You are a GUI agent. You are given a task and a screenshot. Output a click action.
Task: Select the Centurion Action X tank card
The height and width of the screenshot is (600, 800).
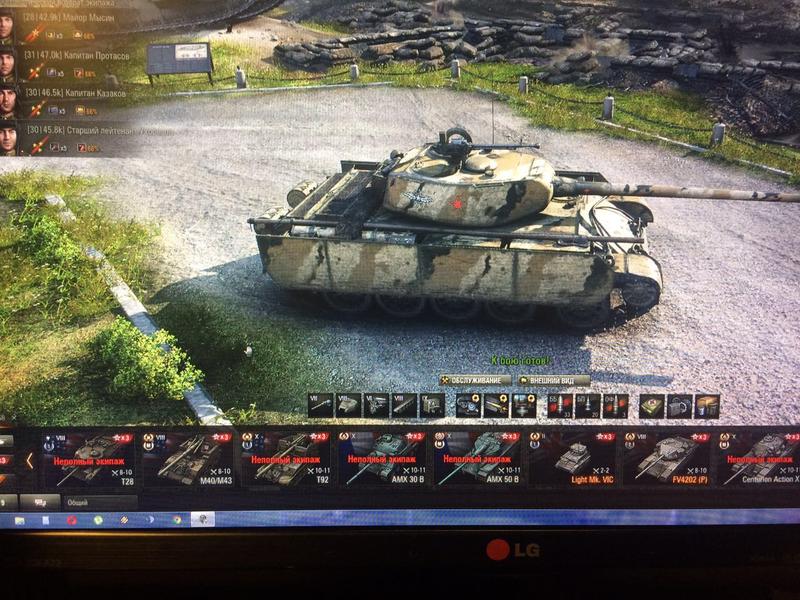click(x=760, y=459)
